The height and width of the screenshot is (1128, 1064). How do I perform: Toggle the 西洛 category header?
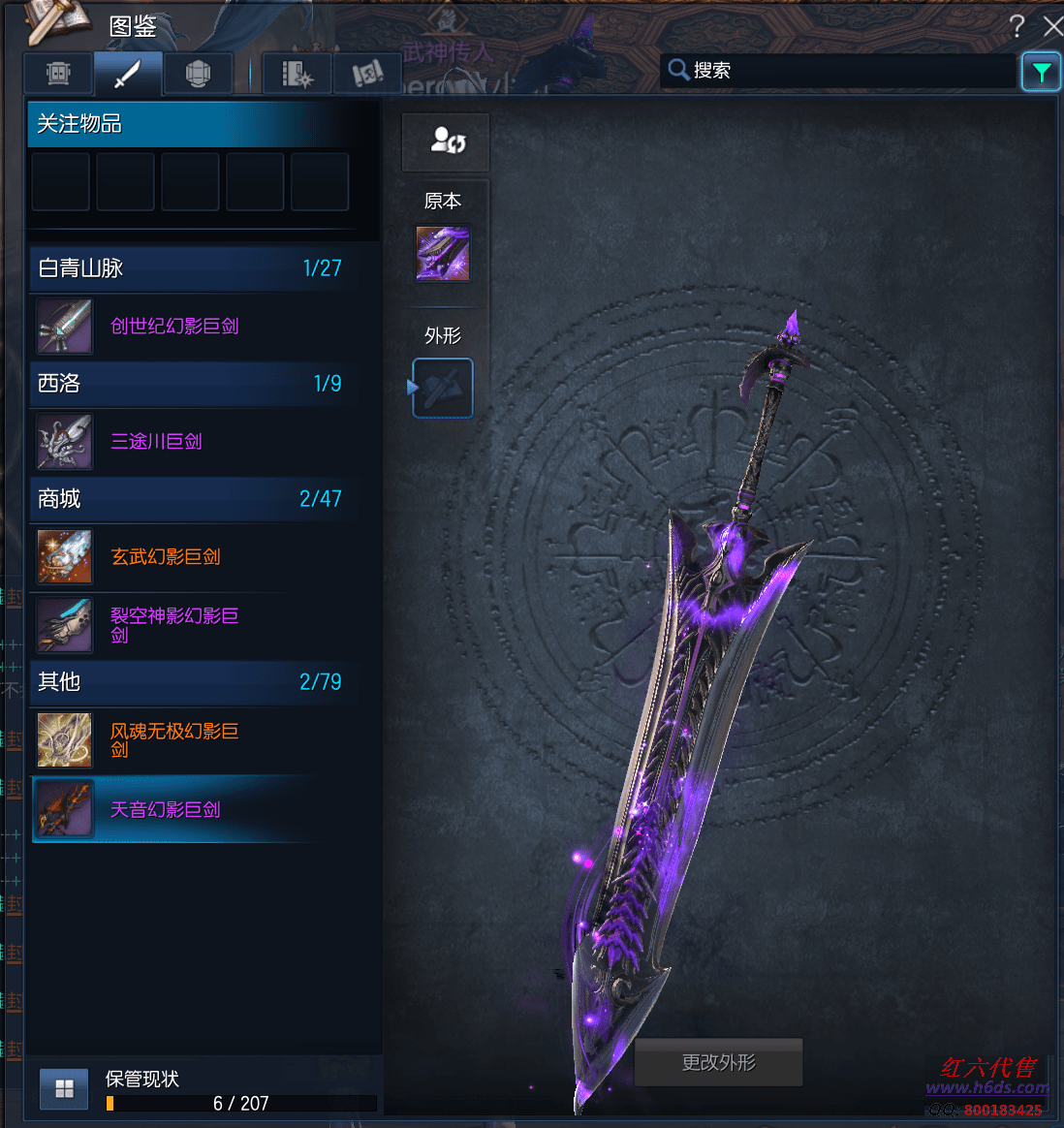[x=190, y=384]
